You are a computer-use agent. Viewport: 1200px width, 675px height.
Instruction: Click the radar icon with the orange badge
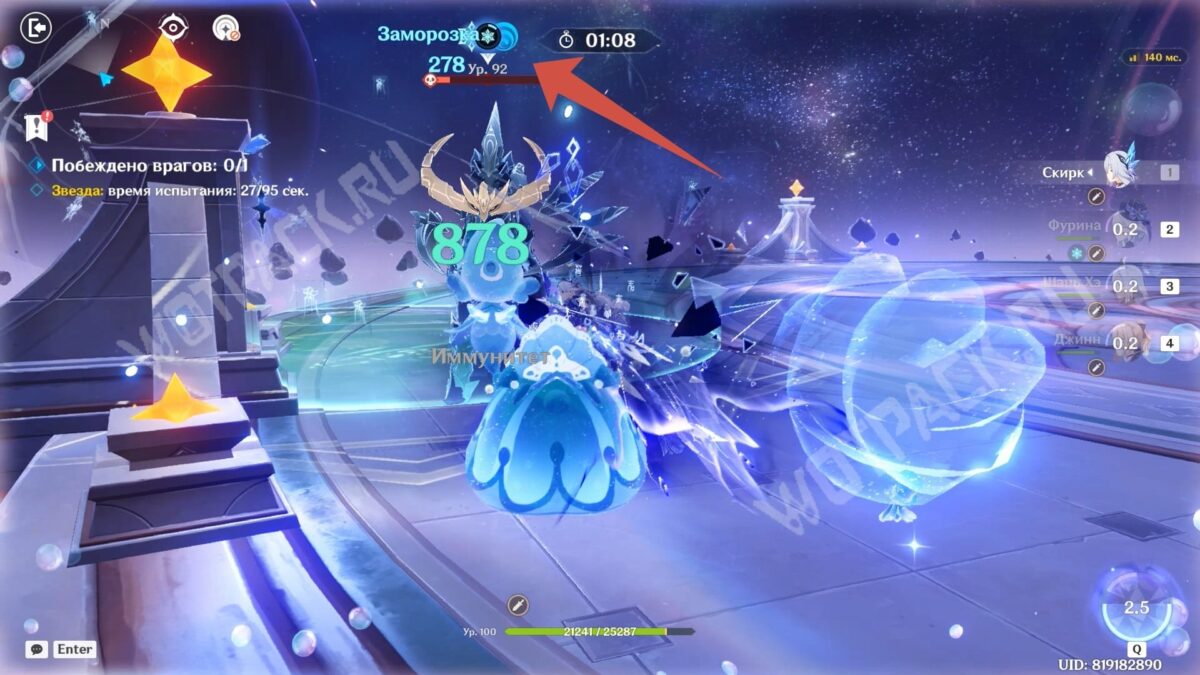pyautogui.click(x=226, y=29)
